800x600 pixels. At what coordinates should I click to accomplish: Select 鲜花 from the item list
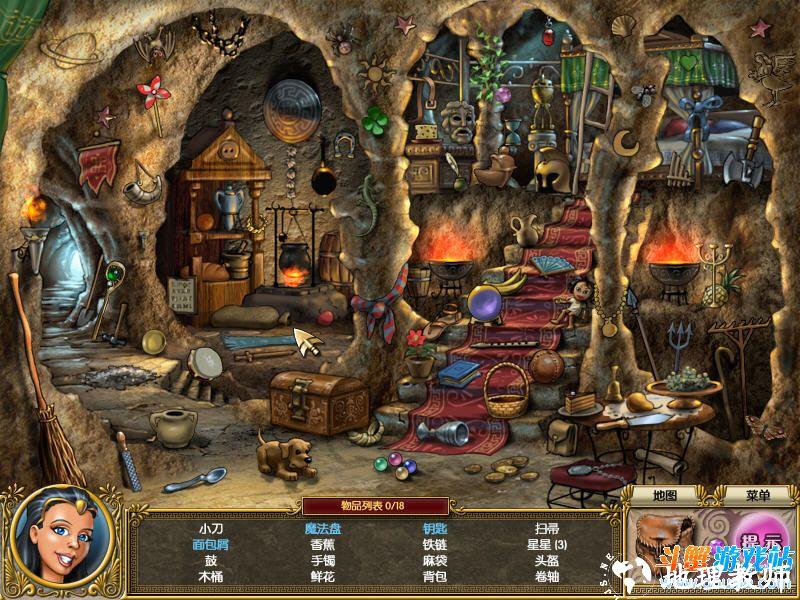(322, 576)
